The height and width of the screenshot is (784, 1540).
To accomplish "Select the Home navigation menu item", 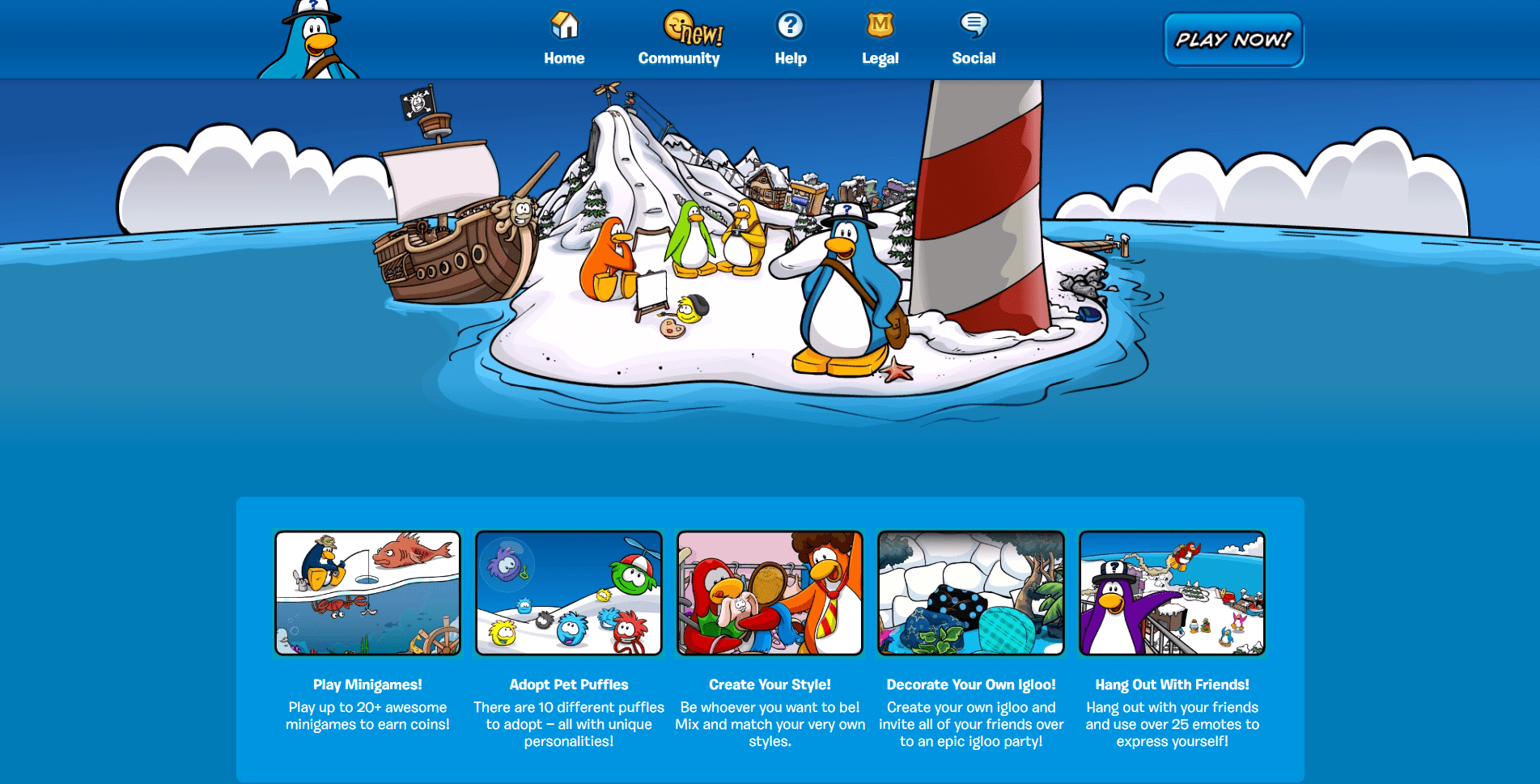I will pos(563,57).
